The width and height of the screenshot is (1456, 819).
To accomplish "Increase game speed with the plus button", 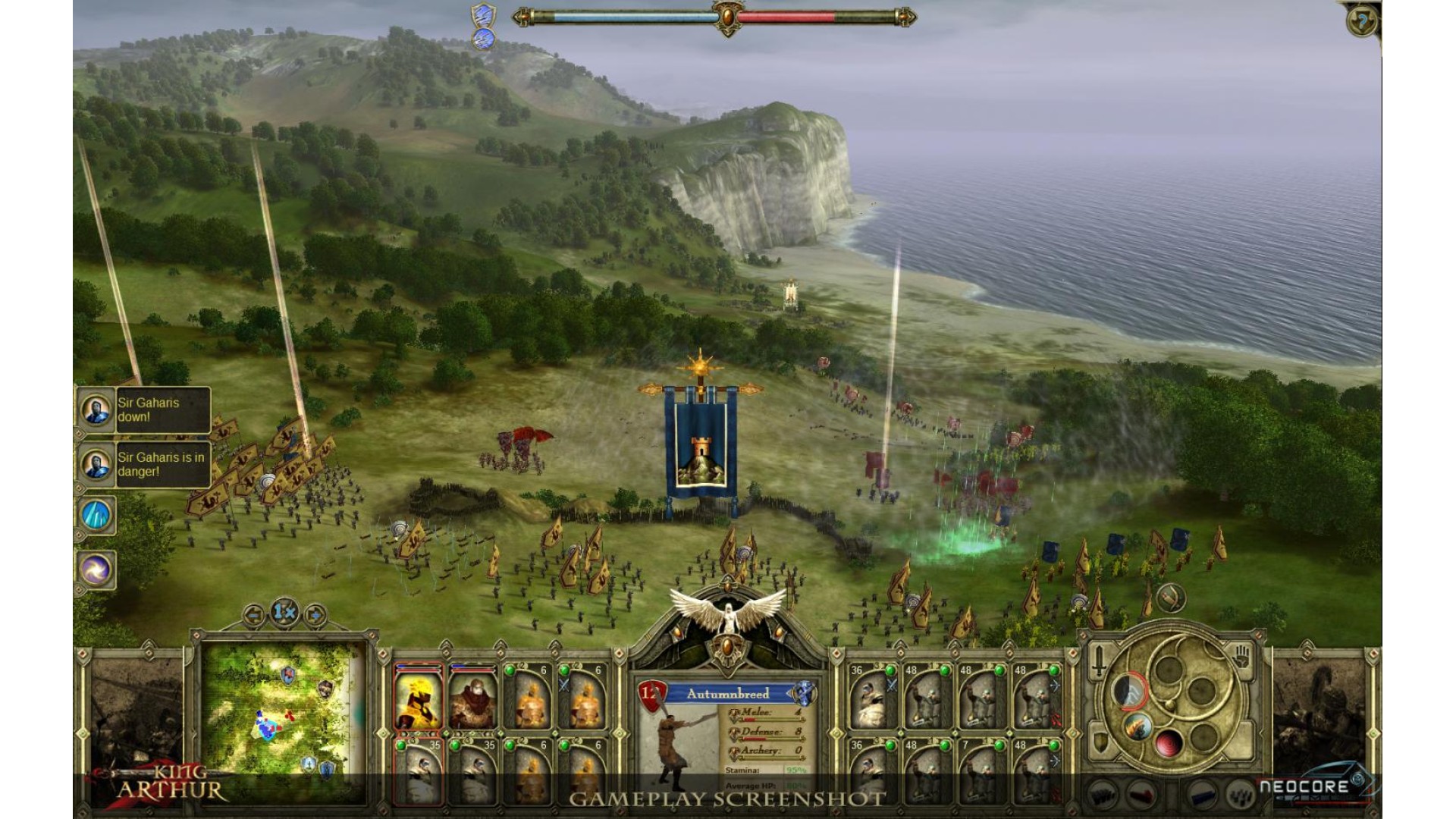I will click(314, 614).
